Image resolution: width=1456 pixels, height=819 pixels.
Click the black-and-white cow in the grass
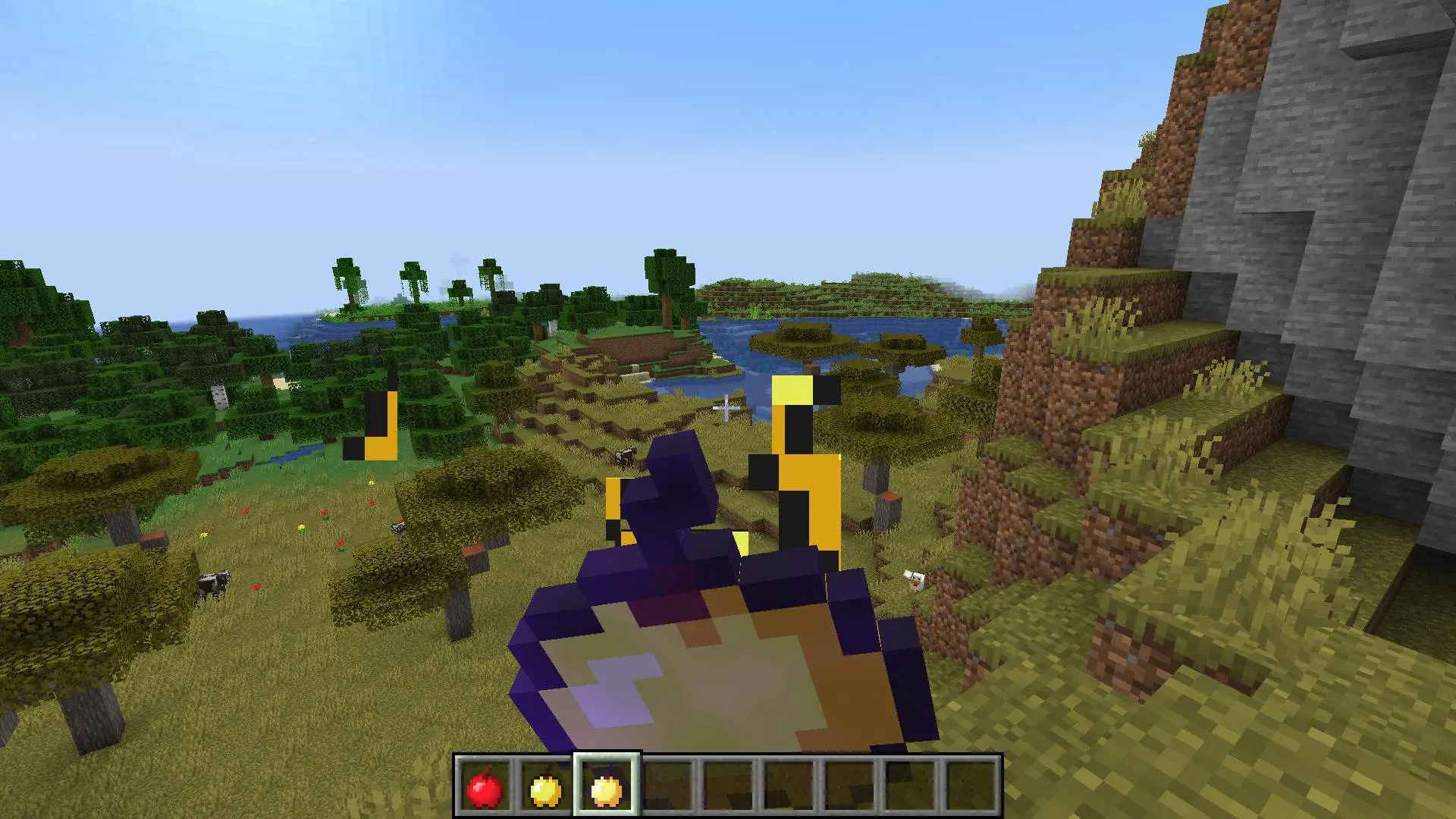213,583
